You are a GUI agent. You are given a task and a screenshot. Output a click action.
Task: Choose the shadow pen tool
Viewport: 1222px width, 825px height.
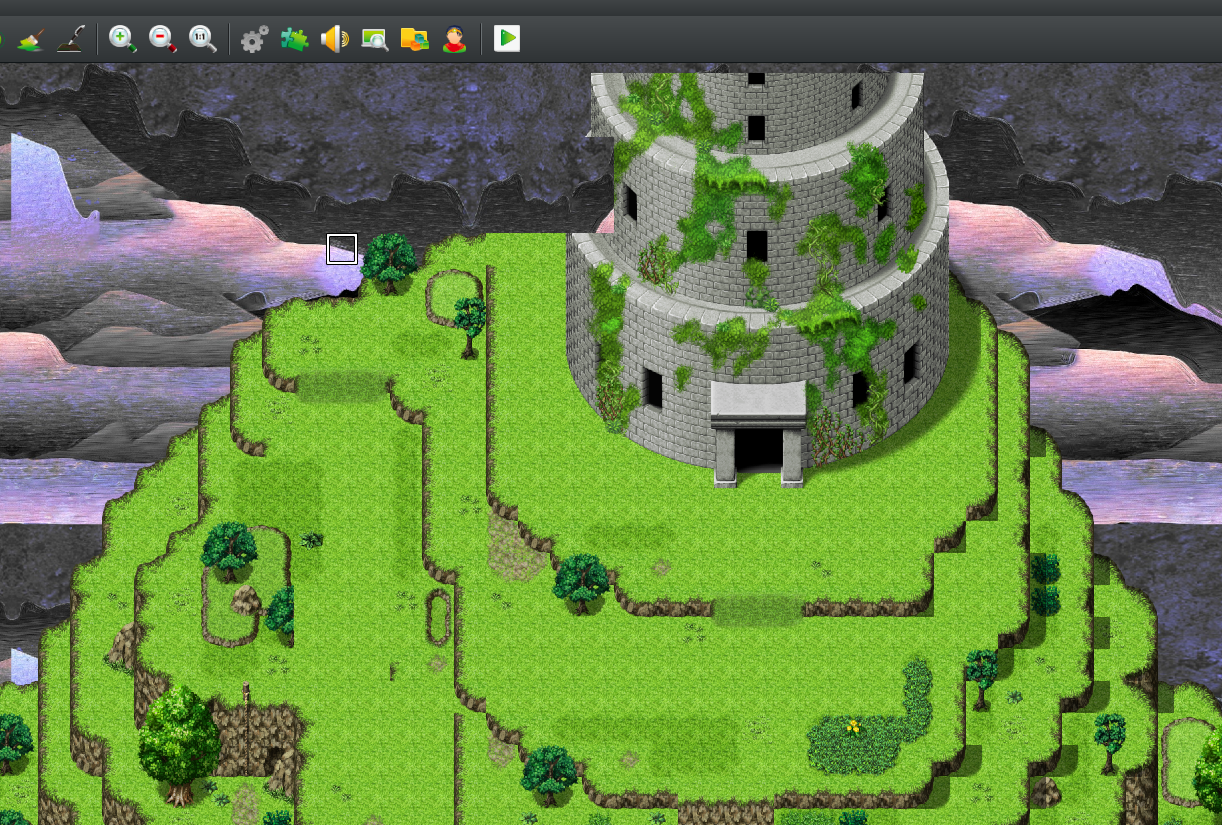coord(70,40)
